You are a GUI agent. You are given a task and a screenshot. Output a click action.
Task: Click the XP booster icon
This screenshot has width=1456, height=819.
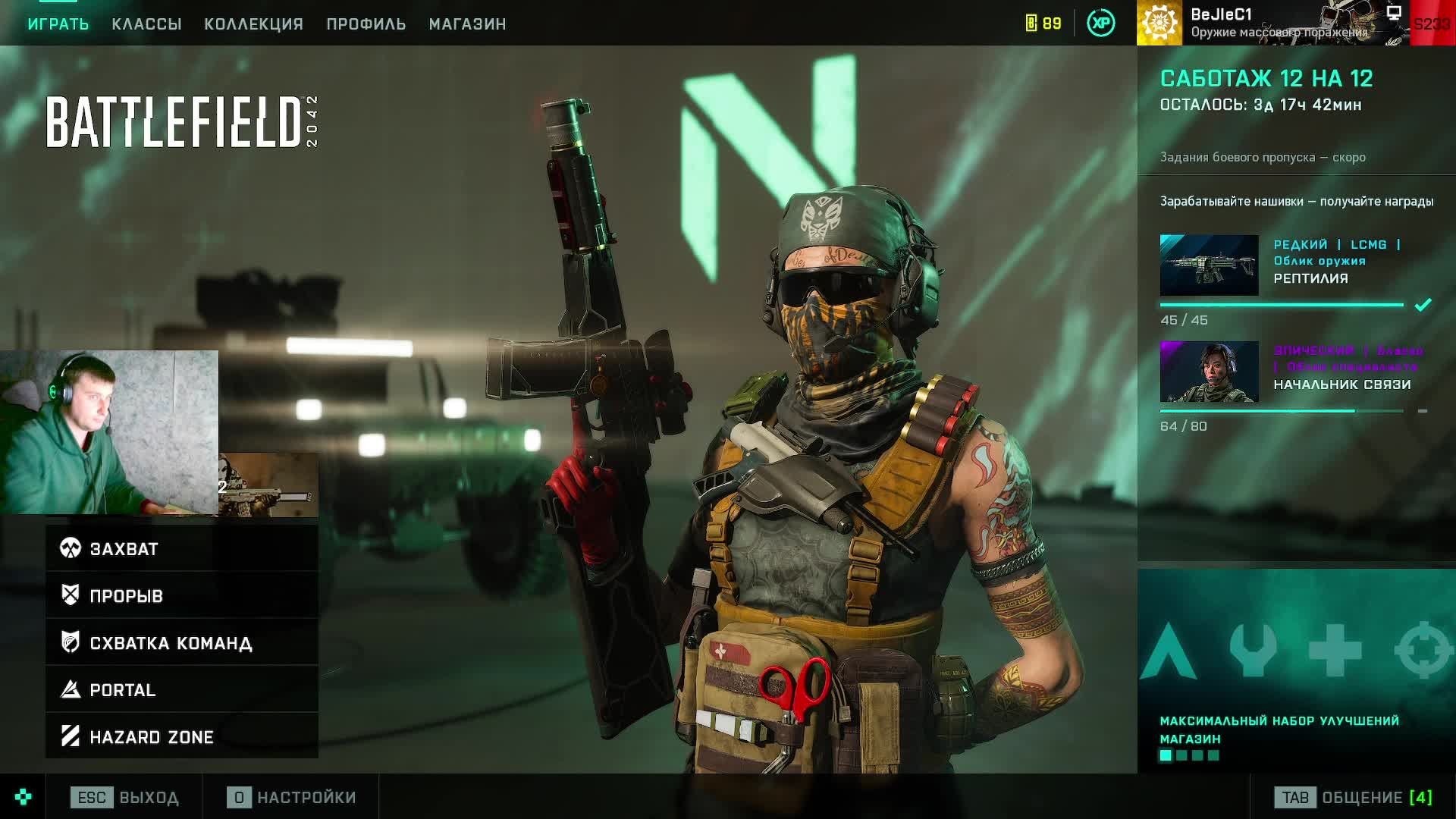click(x=1100, y=24)
